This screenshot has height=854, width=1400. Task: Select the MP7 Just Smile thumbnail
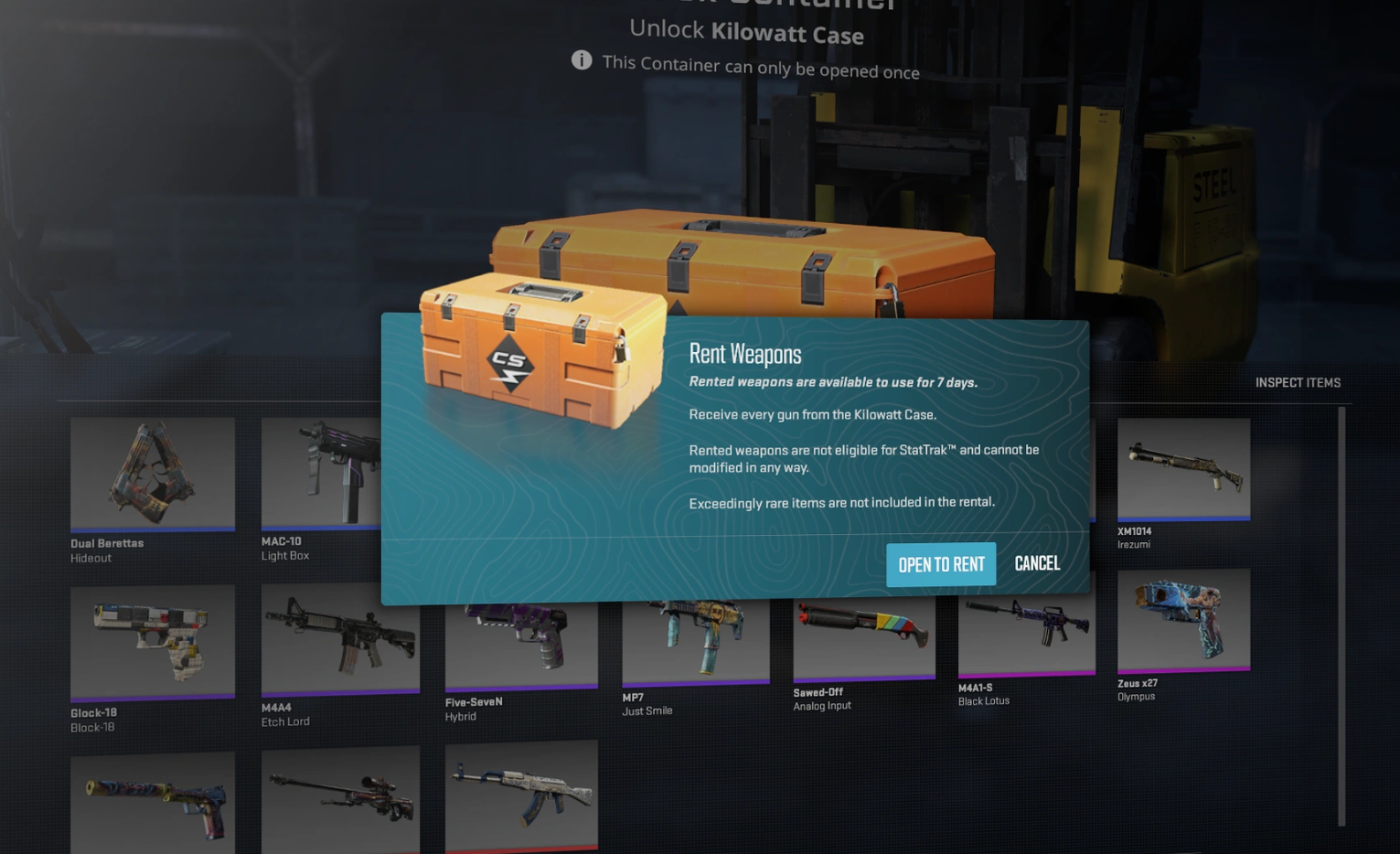[695, 640]
